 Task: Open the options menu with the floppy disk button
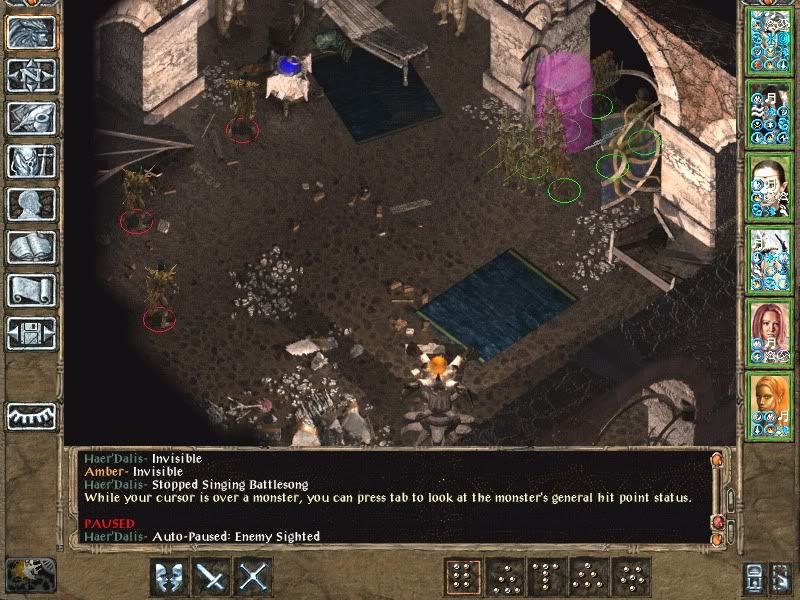click(31, 333)
